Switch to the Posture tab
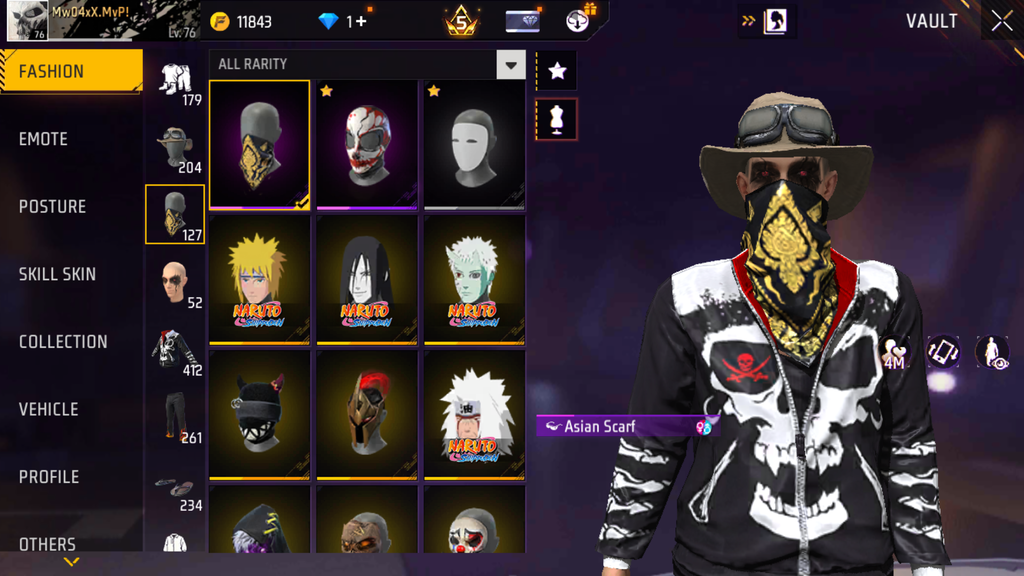 click(x=52, y=207)
